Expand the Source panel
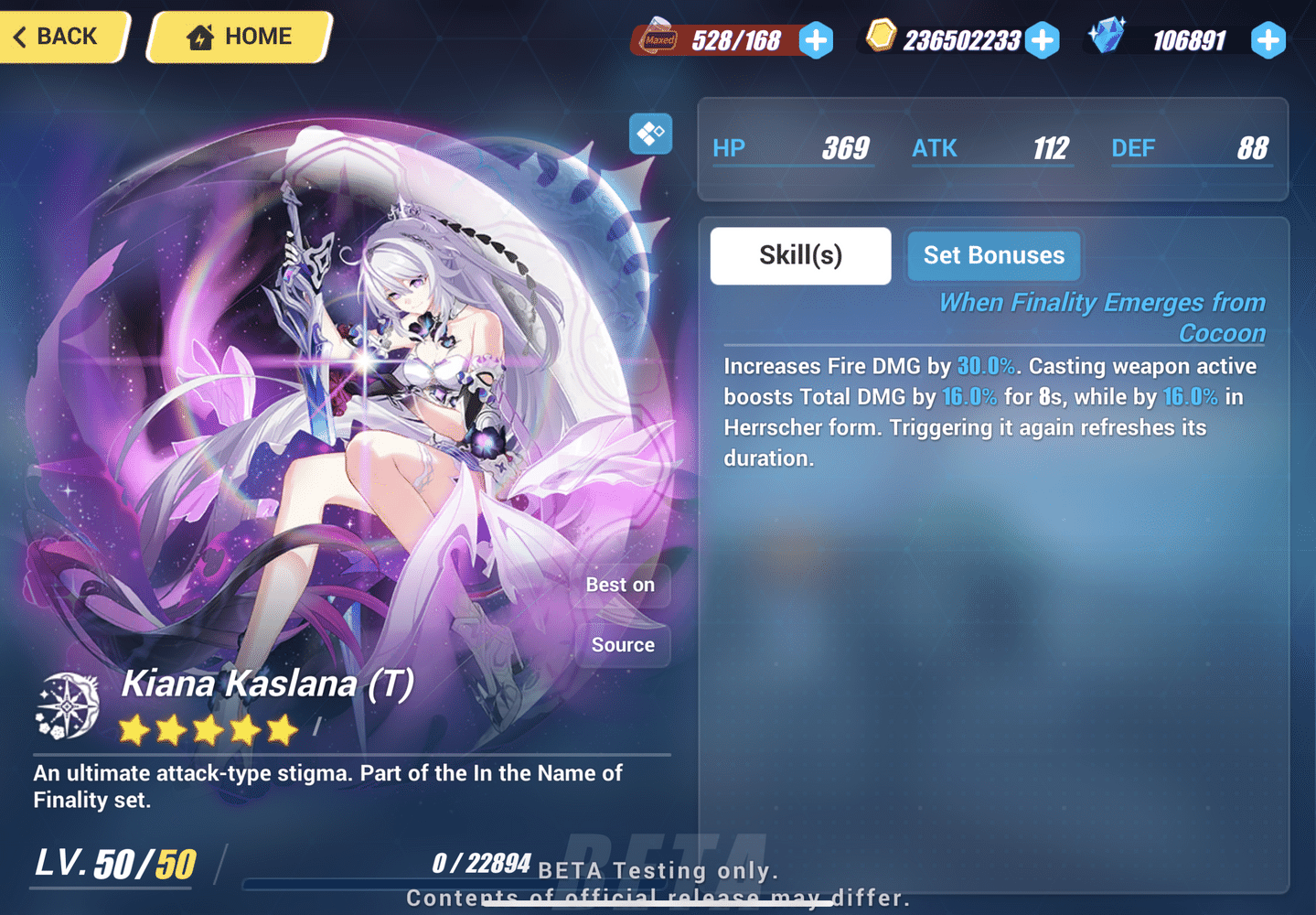 (622, 645)
